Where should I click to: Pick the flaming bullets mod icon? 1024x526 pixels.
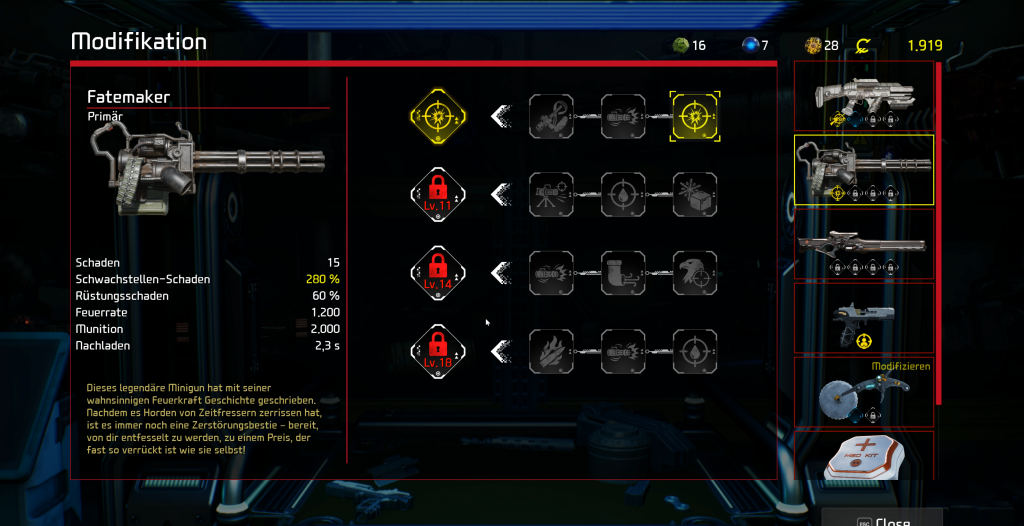pyautogui.click(x=549, y=350)
